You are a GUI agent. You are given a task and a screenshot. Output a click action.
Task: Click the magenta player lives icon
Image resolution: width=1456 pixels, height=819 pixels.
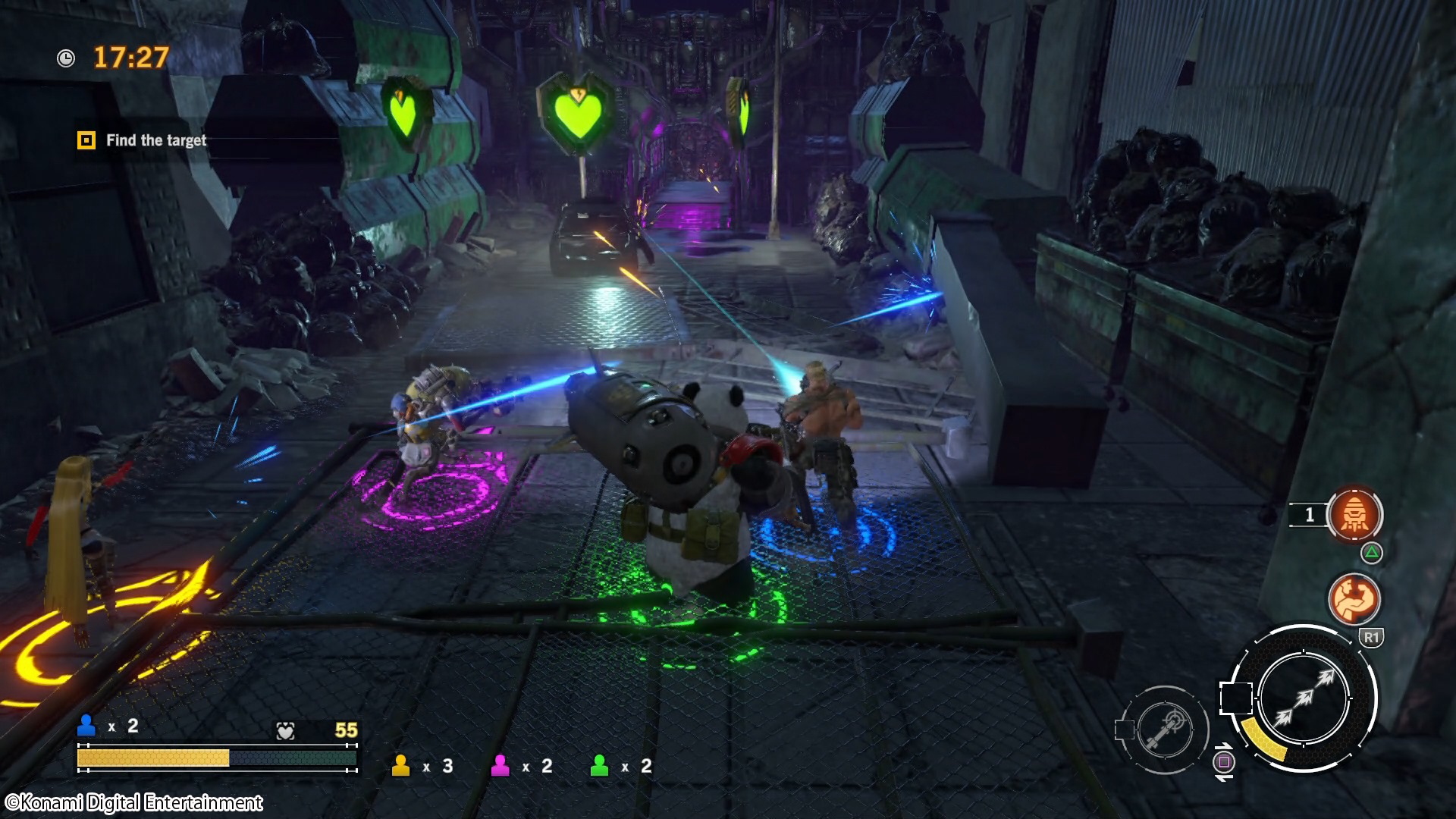pyautogui.click(x=500, y=766)
